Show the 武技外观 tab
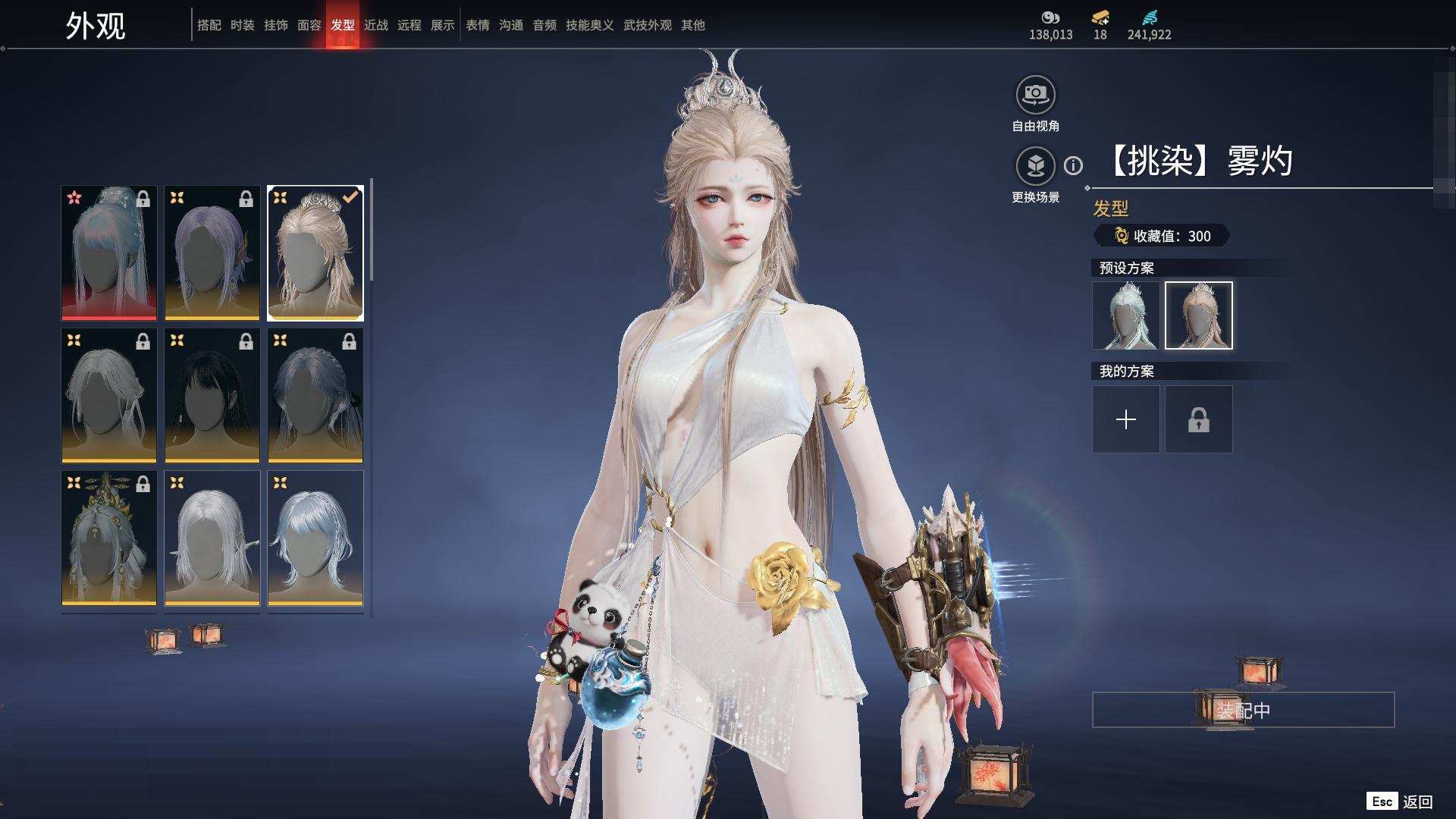Screen dimensions: 1456x819 pos(647,25)
